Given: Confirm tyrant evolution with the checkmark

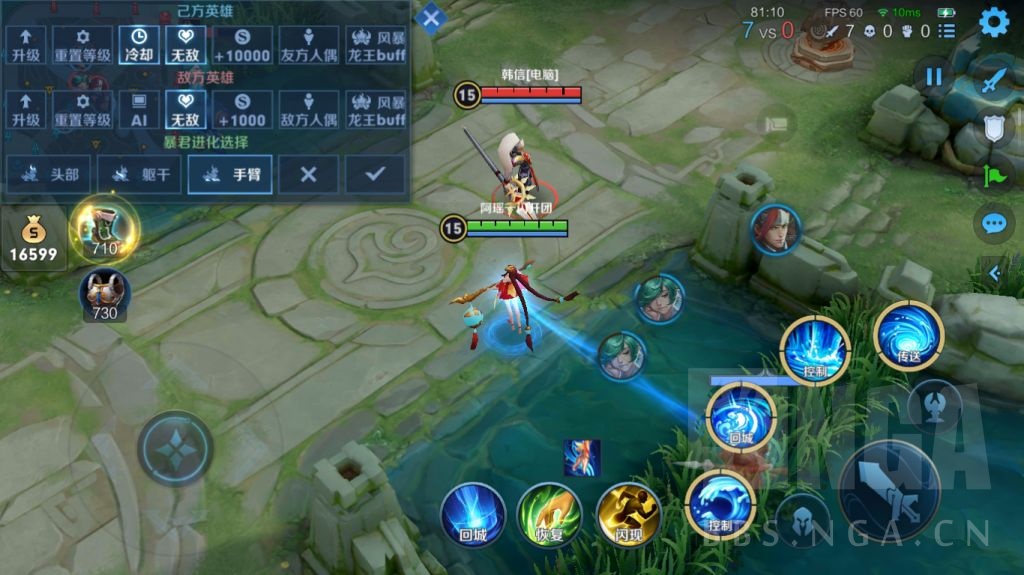Looking at the screenshot, I should pyautogui.click(x=375, y=174).
